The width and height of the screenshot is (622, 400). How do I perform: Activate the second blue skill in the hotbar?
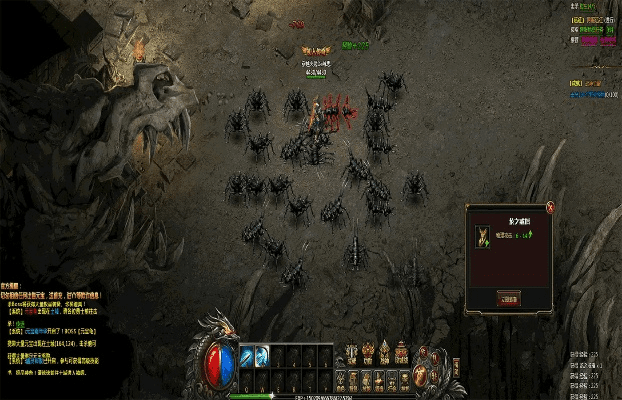pyautogui.click(x=261, y=354)
